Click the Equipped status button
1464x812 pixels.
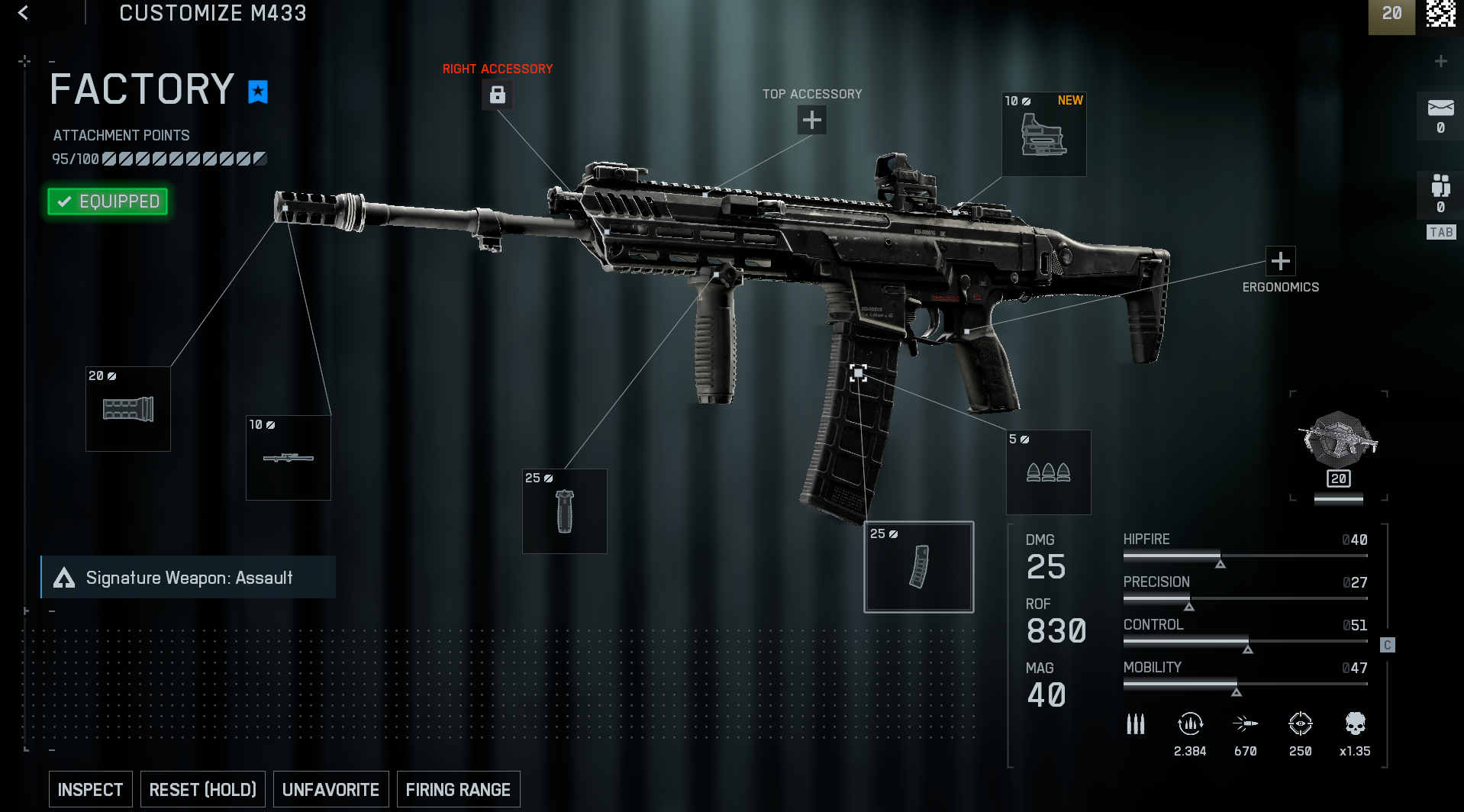click(x=108, y=201)
